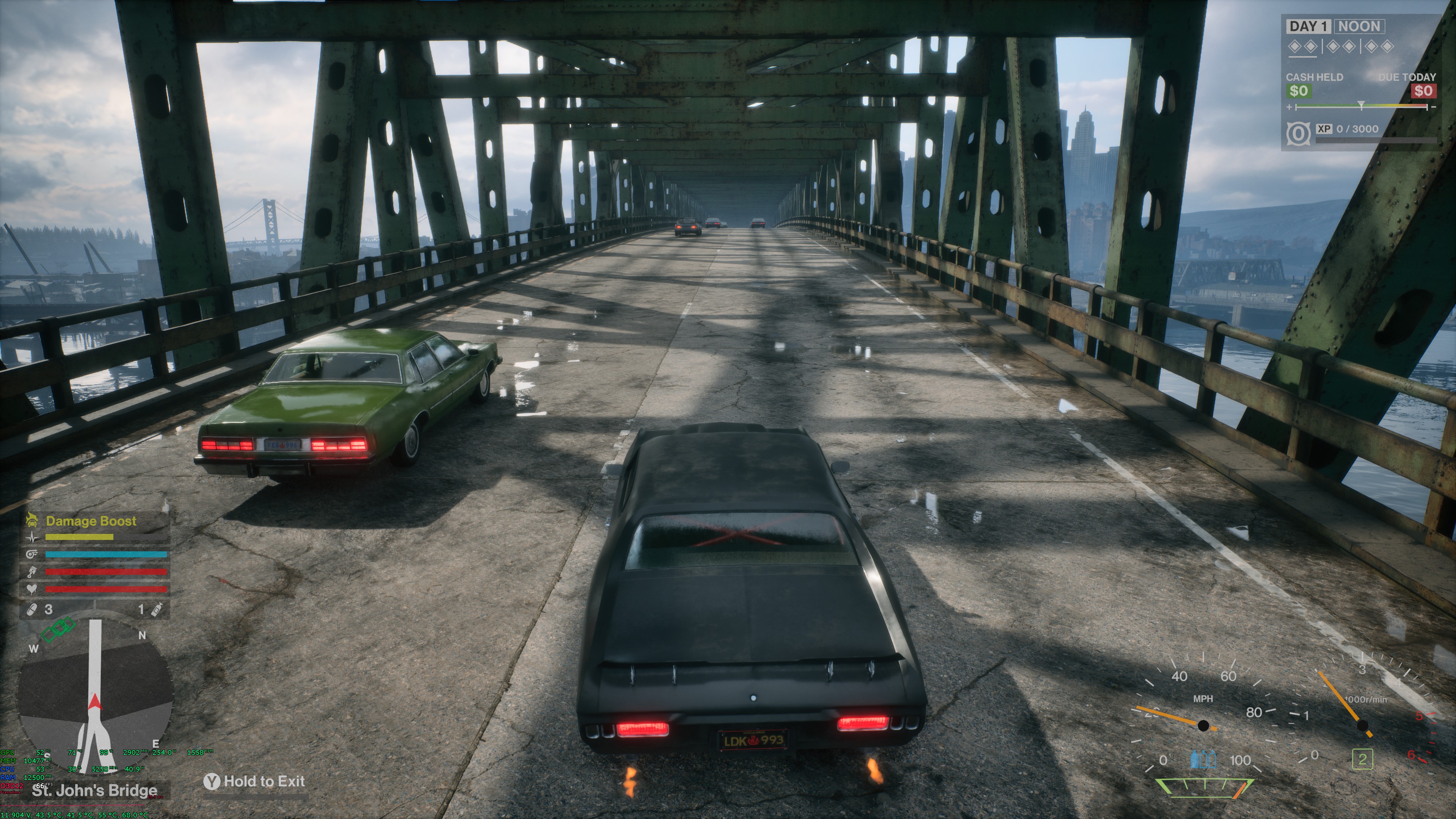Screen dimensions: 1456x819
Task: Select the flaming car Damage Boost icon
Action: pos(31,520)
